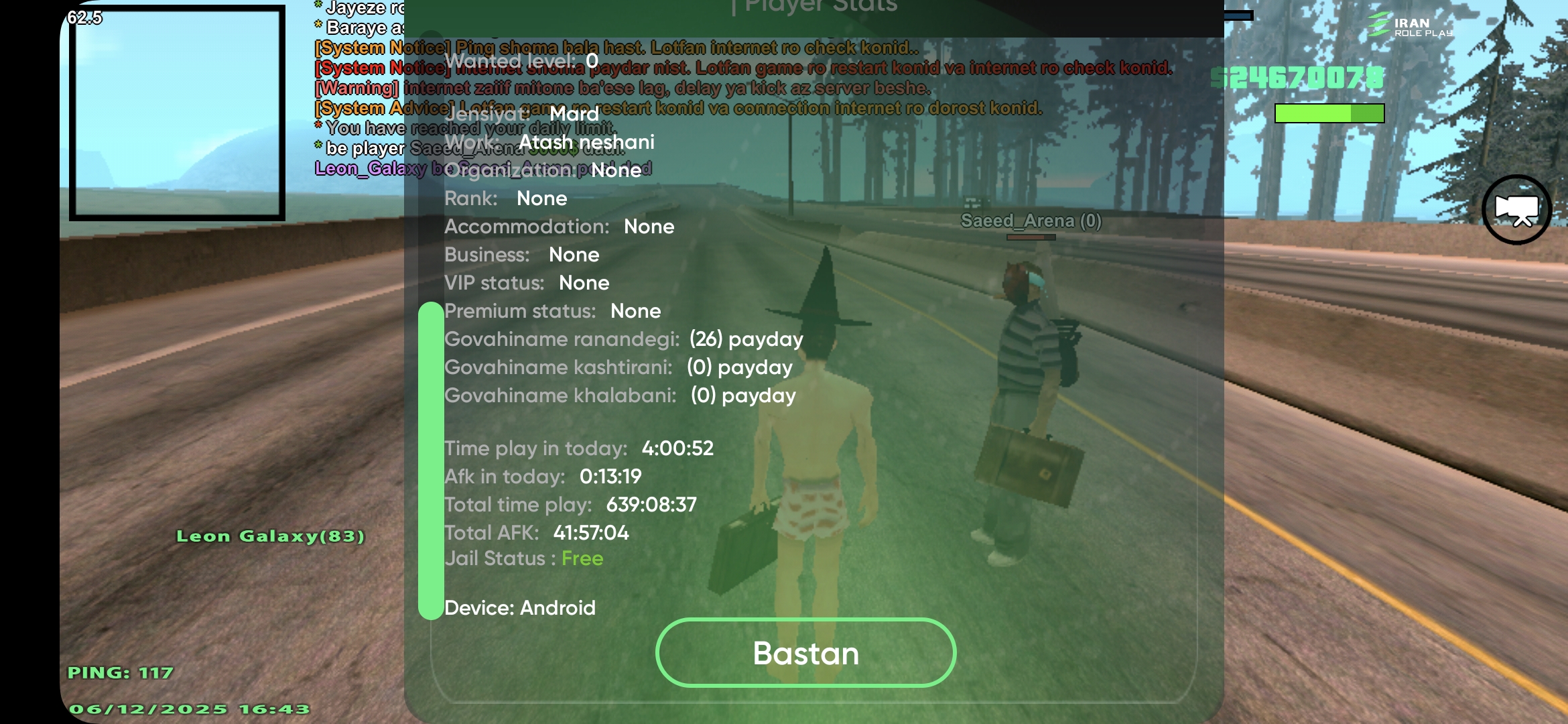The width and height of the screenshot is (1568, 724).
Task: Close the stats panel with Bastan
Action: pos(805,653)
